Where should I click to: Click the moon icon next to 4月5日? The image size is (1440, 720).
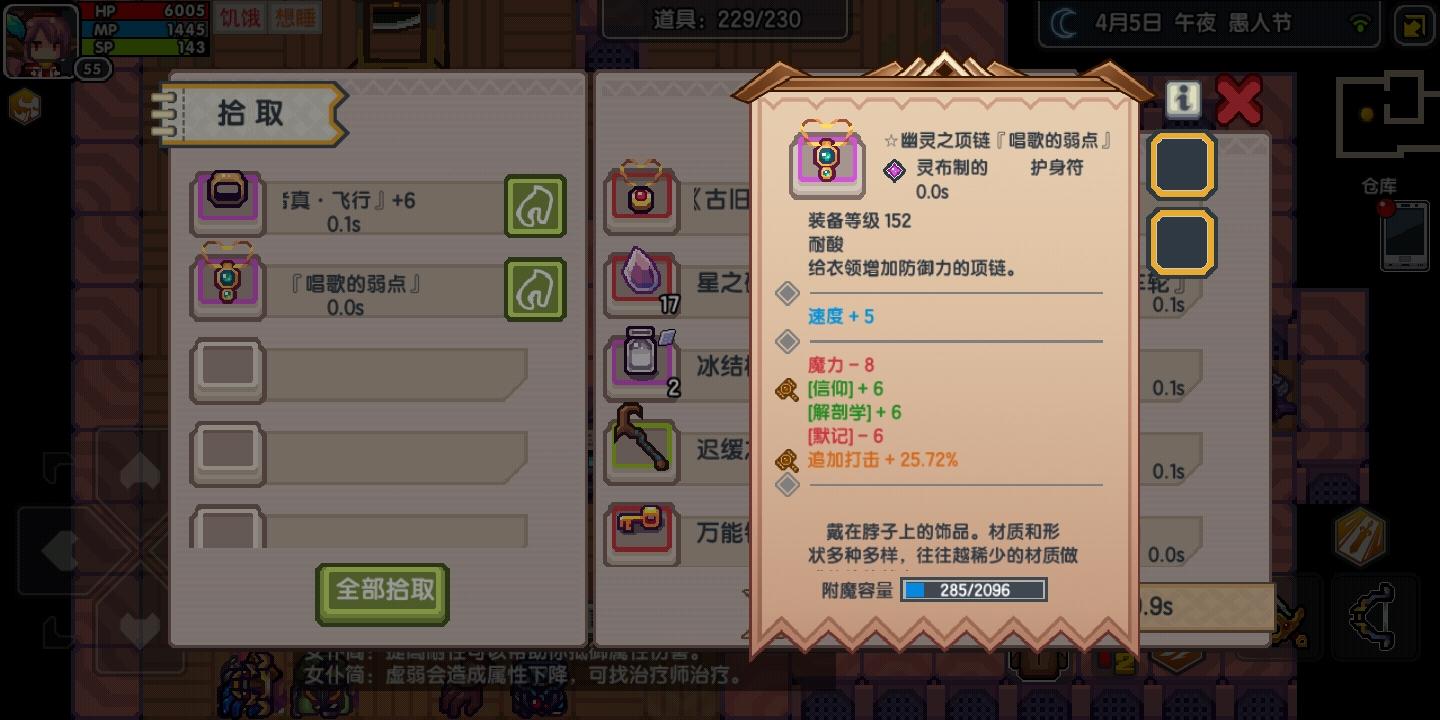click(x=1063, y=21)
